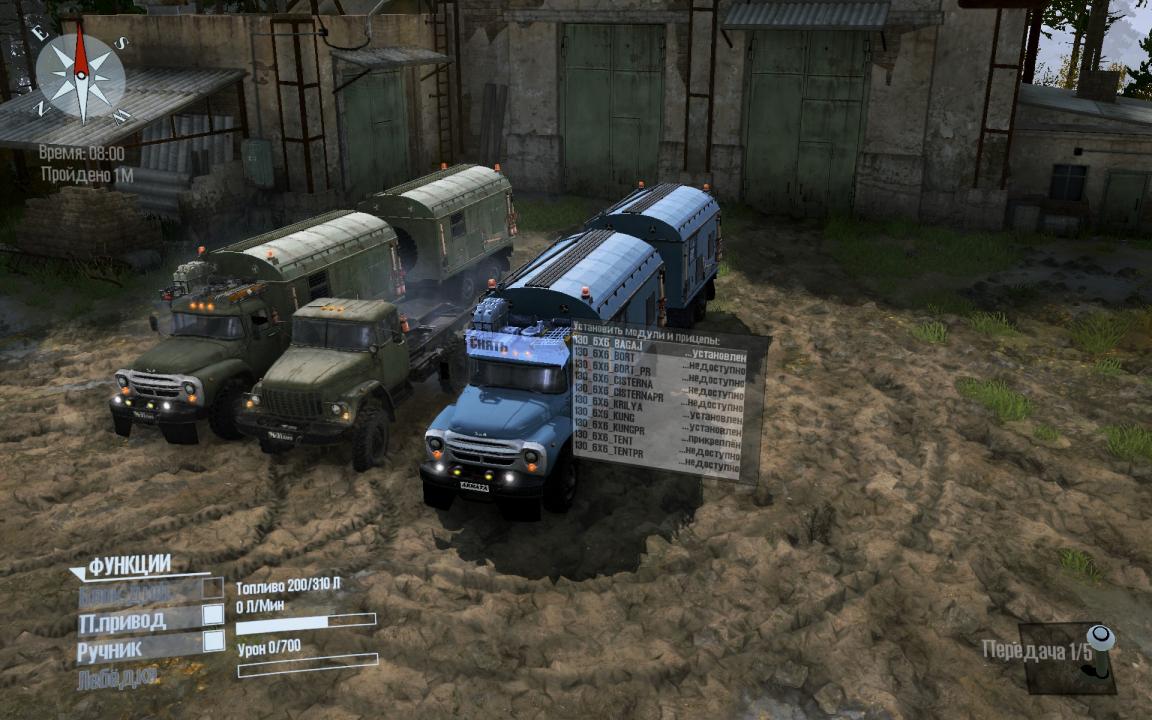Choose the 130_6X6_BORT_PR trailer entry
The width and height of the screenshot is (1152, 720).
pyautogui.click(x=613, y=369)
